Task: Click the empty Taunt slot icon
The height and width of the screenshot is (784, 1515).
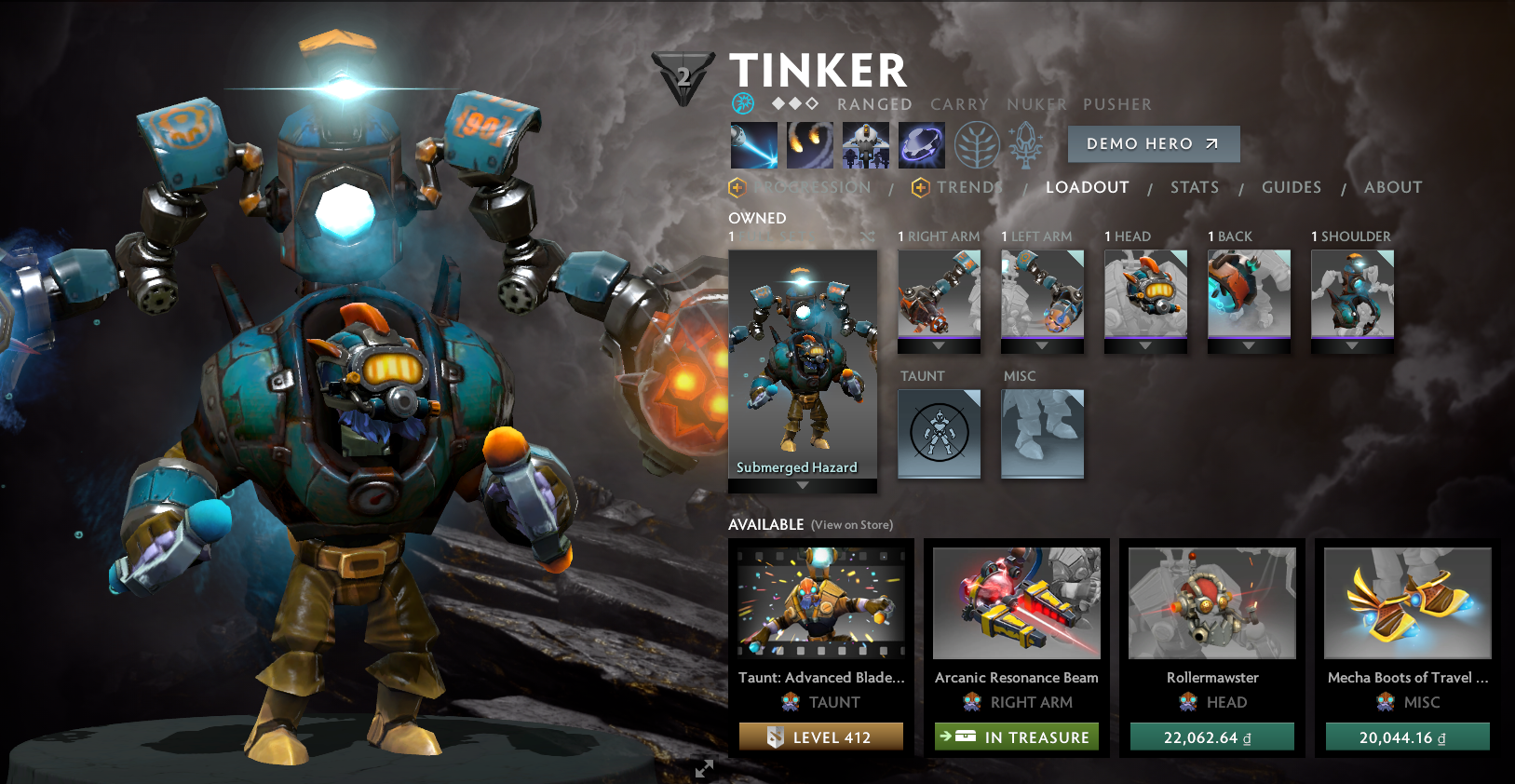Action: tap(939, 434)
